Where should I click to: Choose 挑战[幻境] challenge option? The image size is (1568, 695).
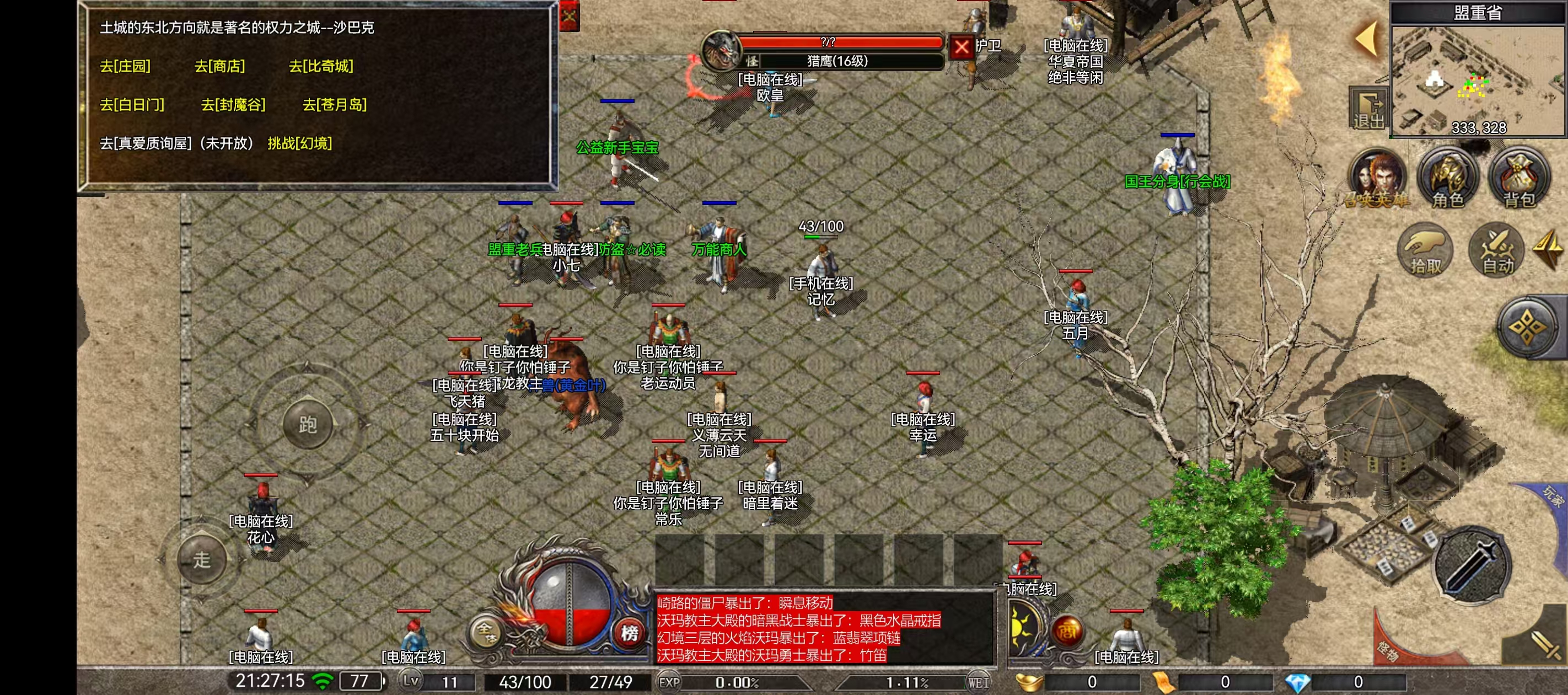[x=299, y=144]
